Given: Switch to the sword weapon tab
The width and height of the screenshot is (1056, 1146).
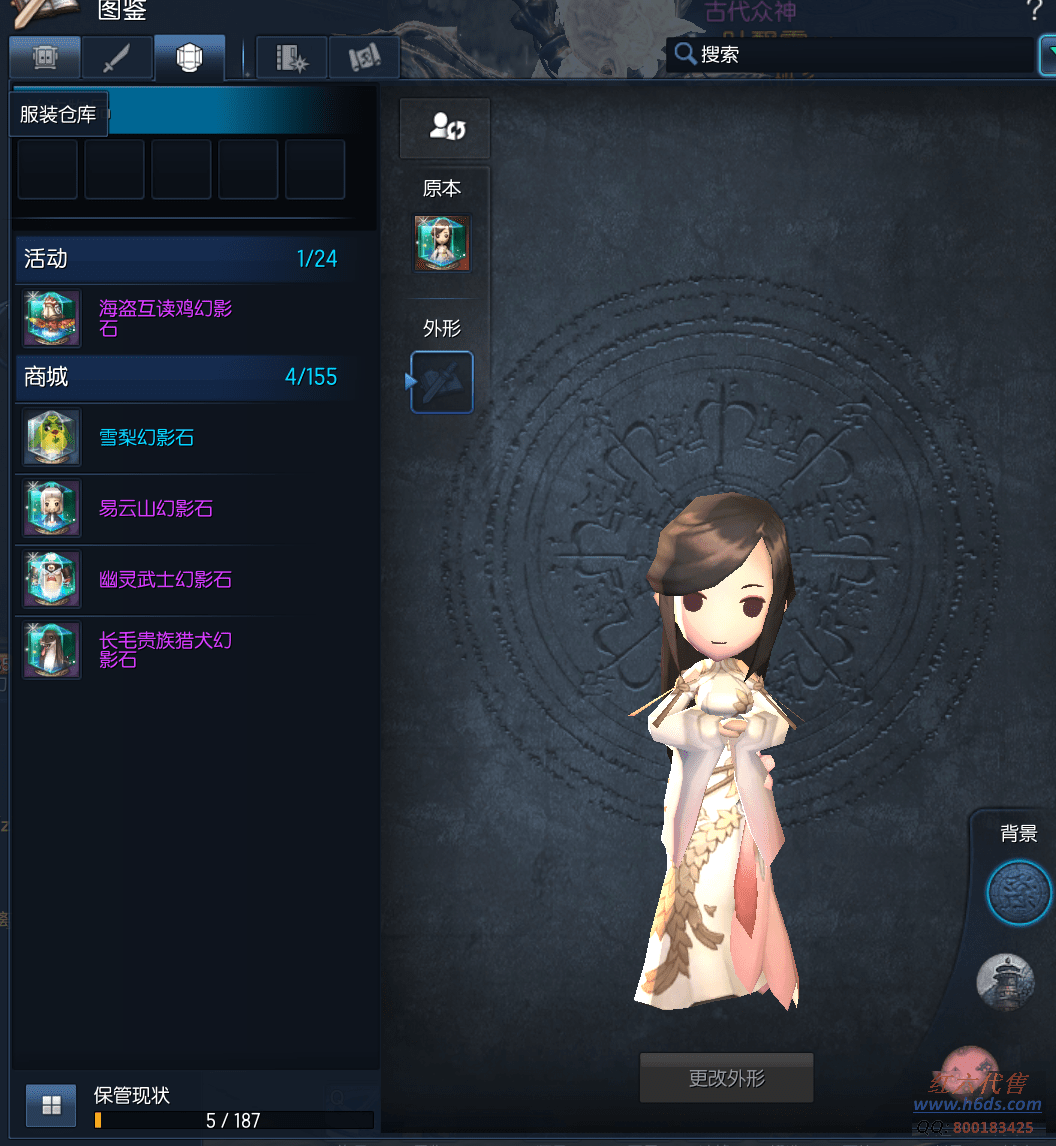Looking at the screenshot, I should point(116,58).
